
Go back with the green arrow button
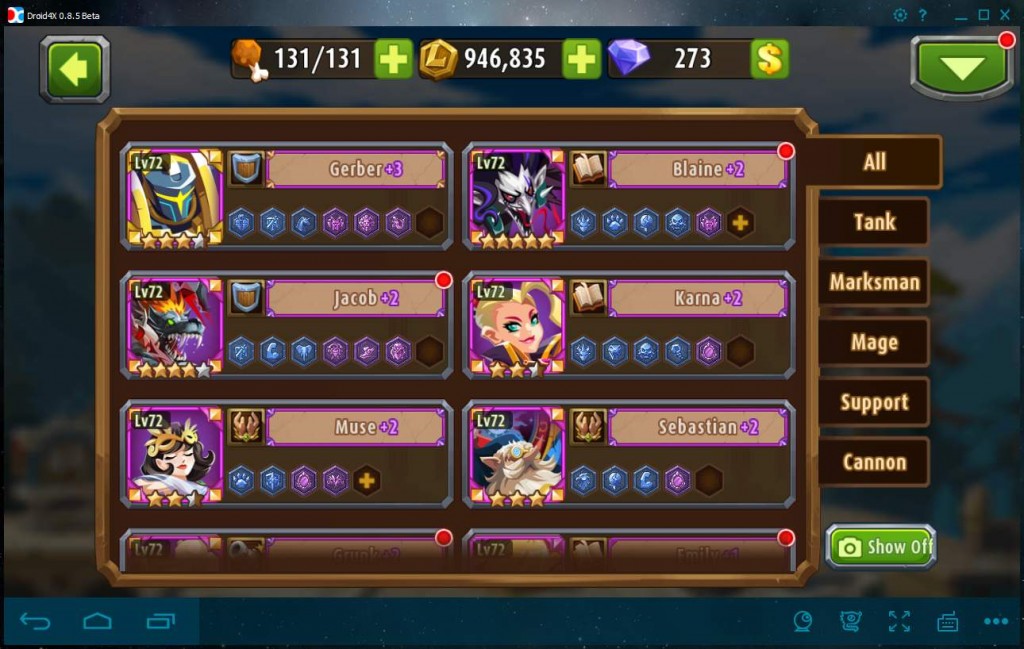tap(74, 68)
